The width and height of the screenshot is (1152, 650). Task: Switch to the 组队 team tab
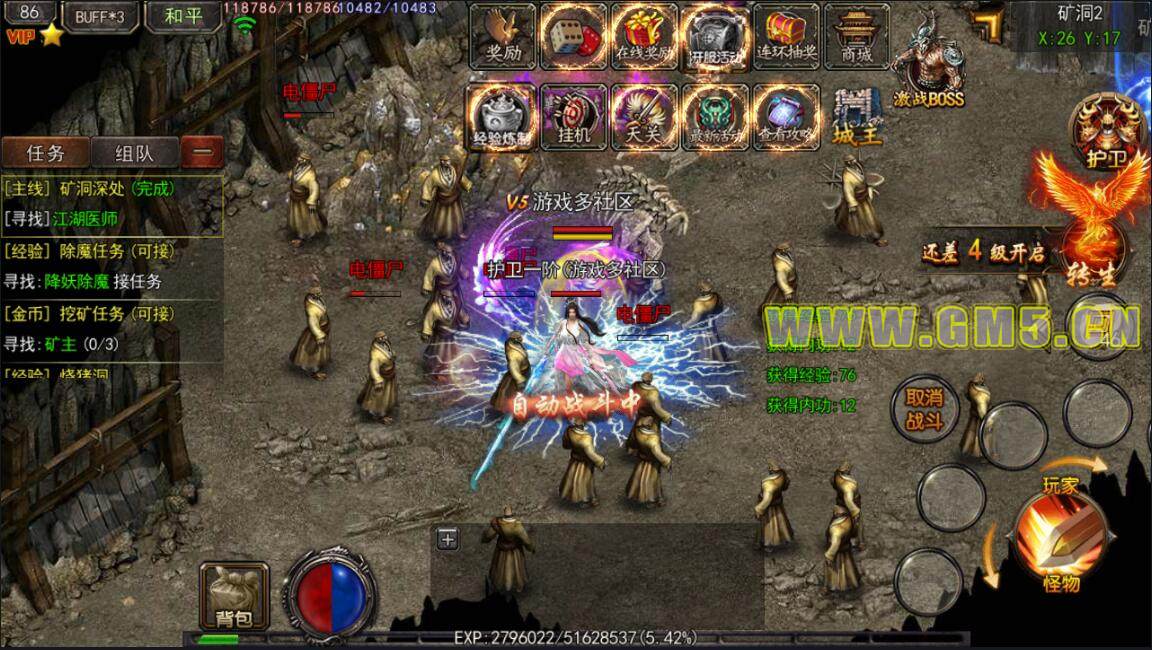pos(134,153)
